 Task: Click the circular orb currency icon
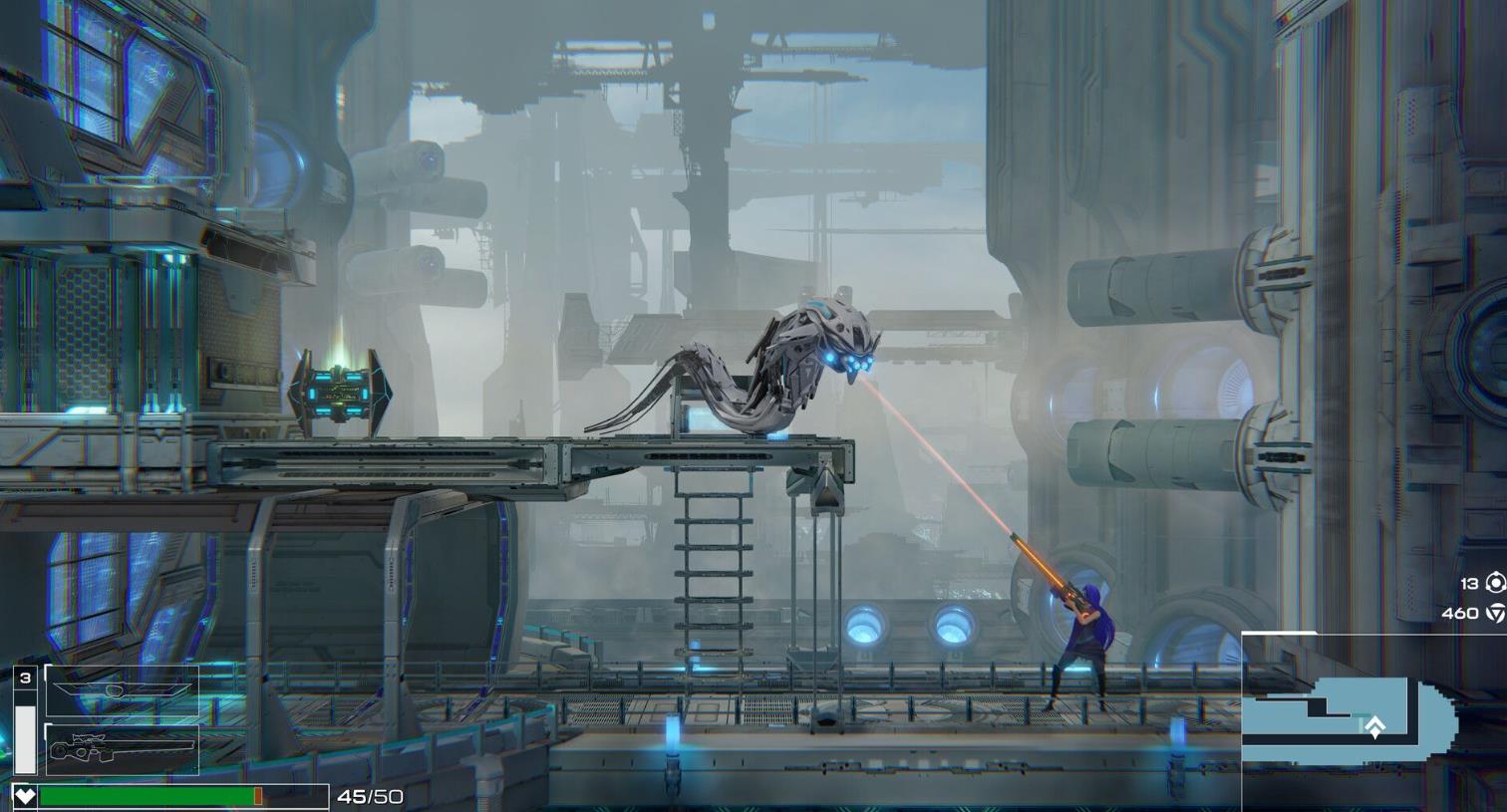point(1495,583)
